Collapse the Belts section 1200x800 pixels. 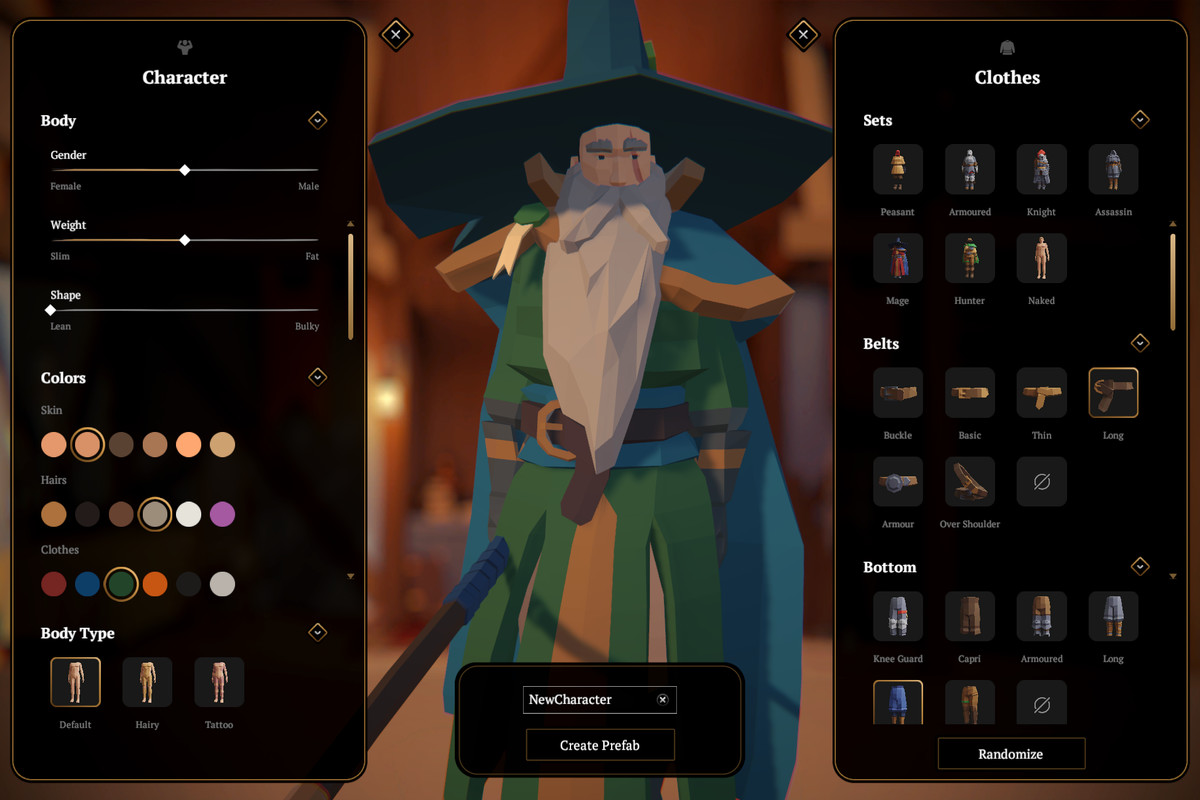pyautogui.click(x=1140, y=343)
